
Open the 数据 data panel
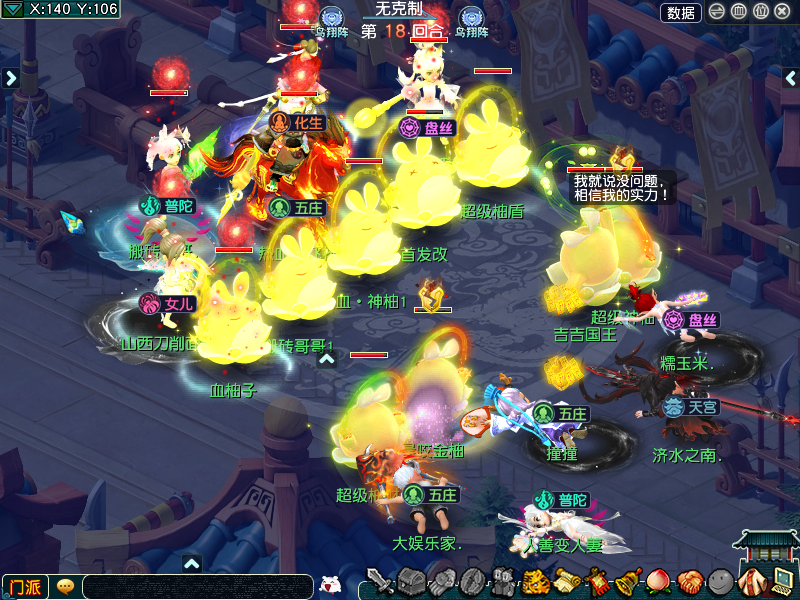681,12
